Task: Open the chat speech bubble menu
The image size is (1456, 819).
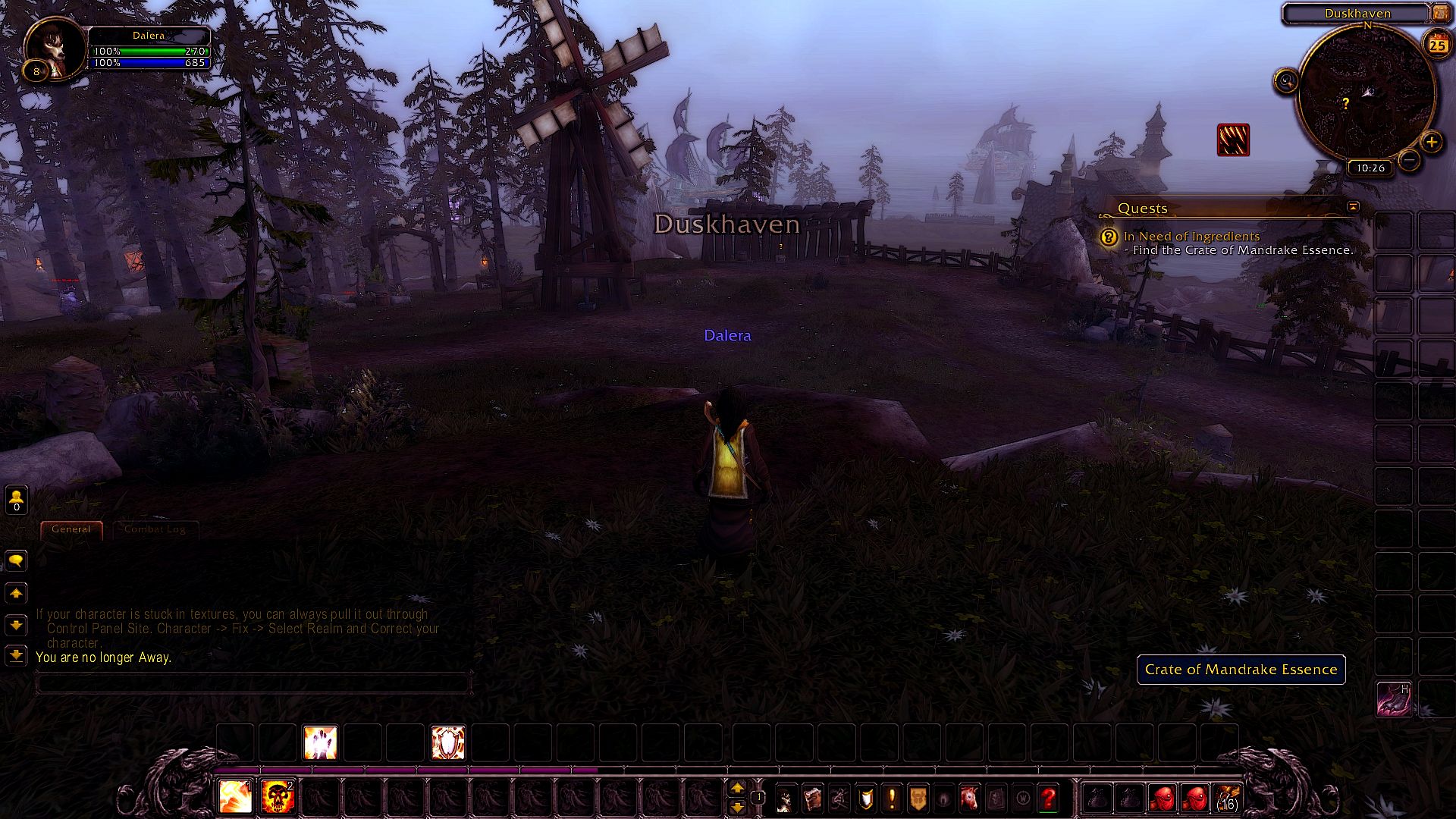Action: pos(16,560)
